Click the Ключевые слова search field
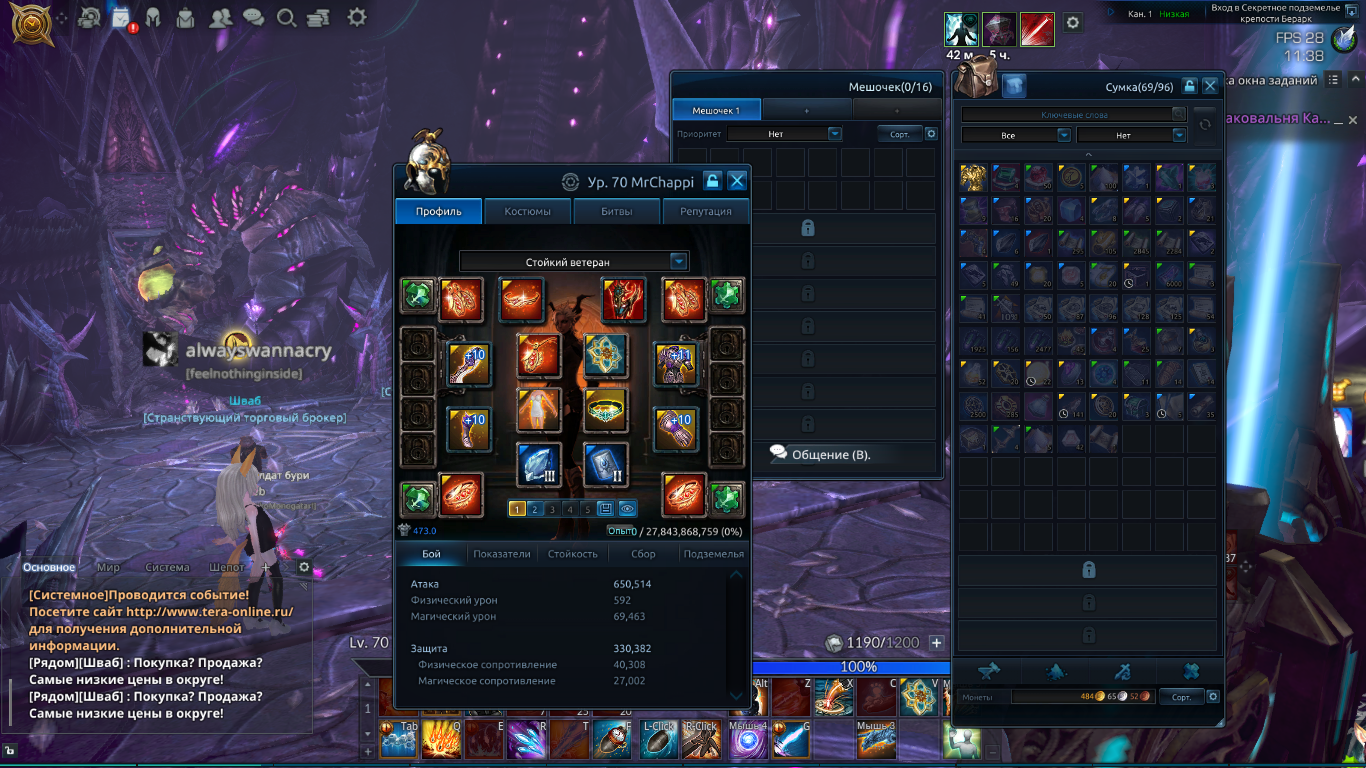The height and width of the screenshot is (768, 1366). 1074,115
